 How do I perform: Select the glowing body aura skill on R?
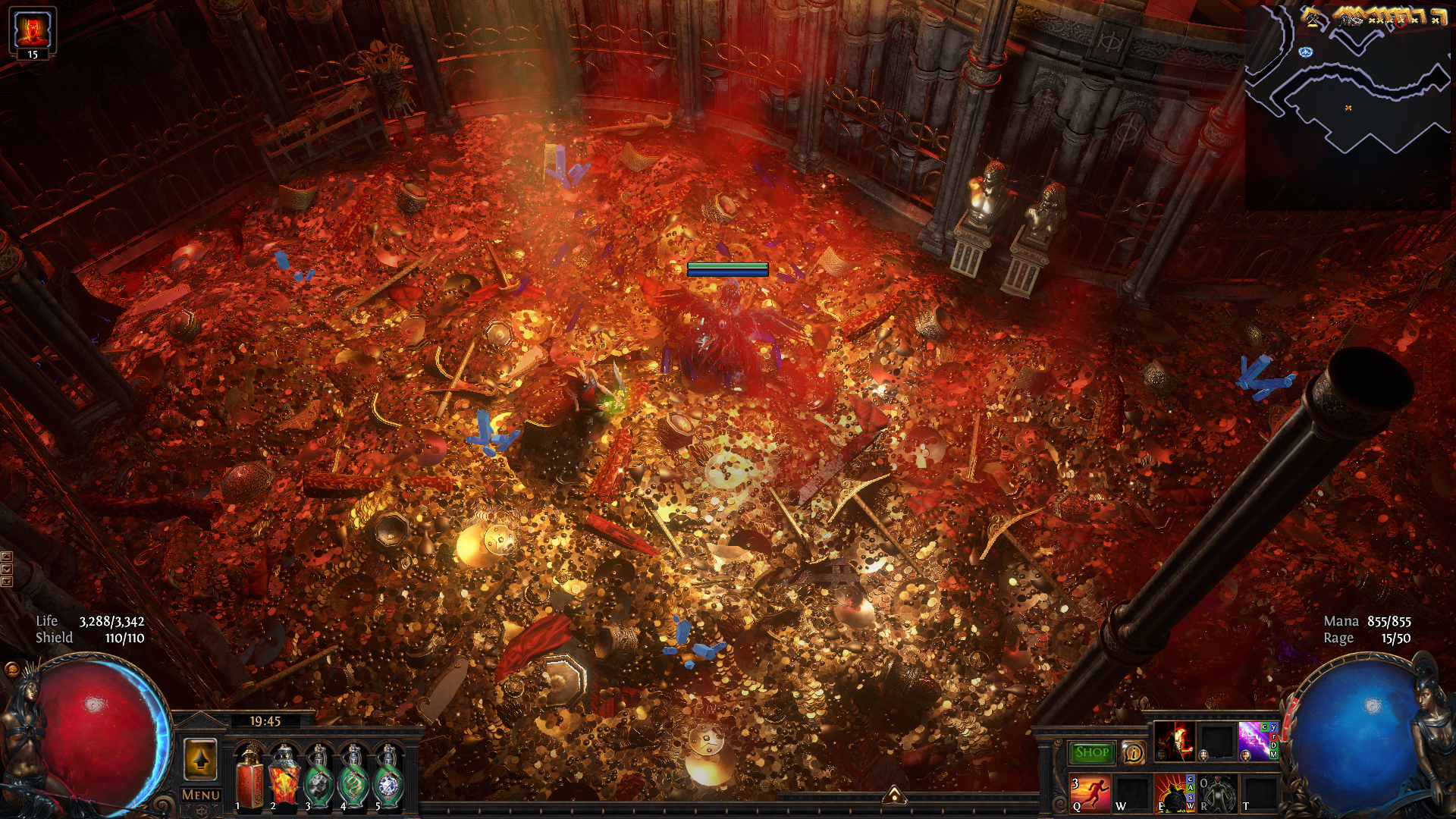pos(1216,793)
